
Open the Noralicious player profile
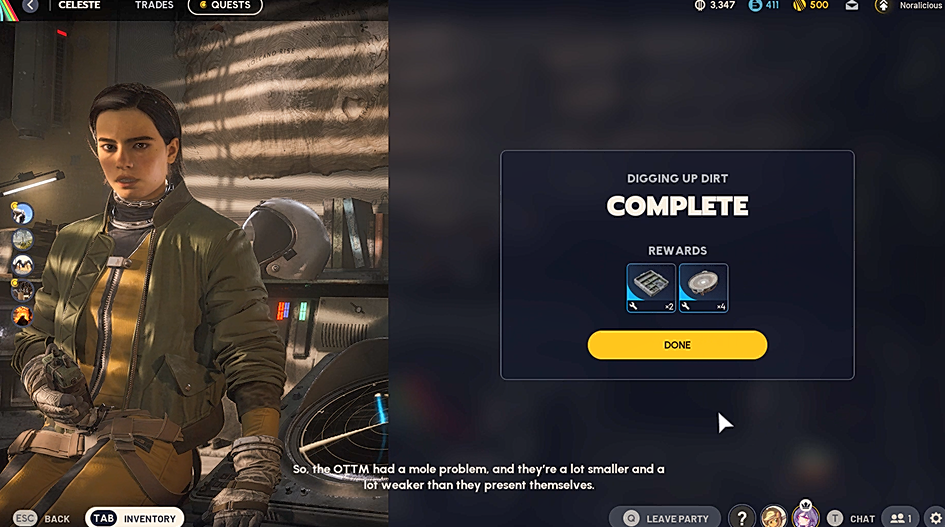tap(910, 6)
